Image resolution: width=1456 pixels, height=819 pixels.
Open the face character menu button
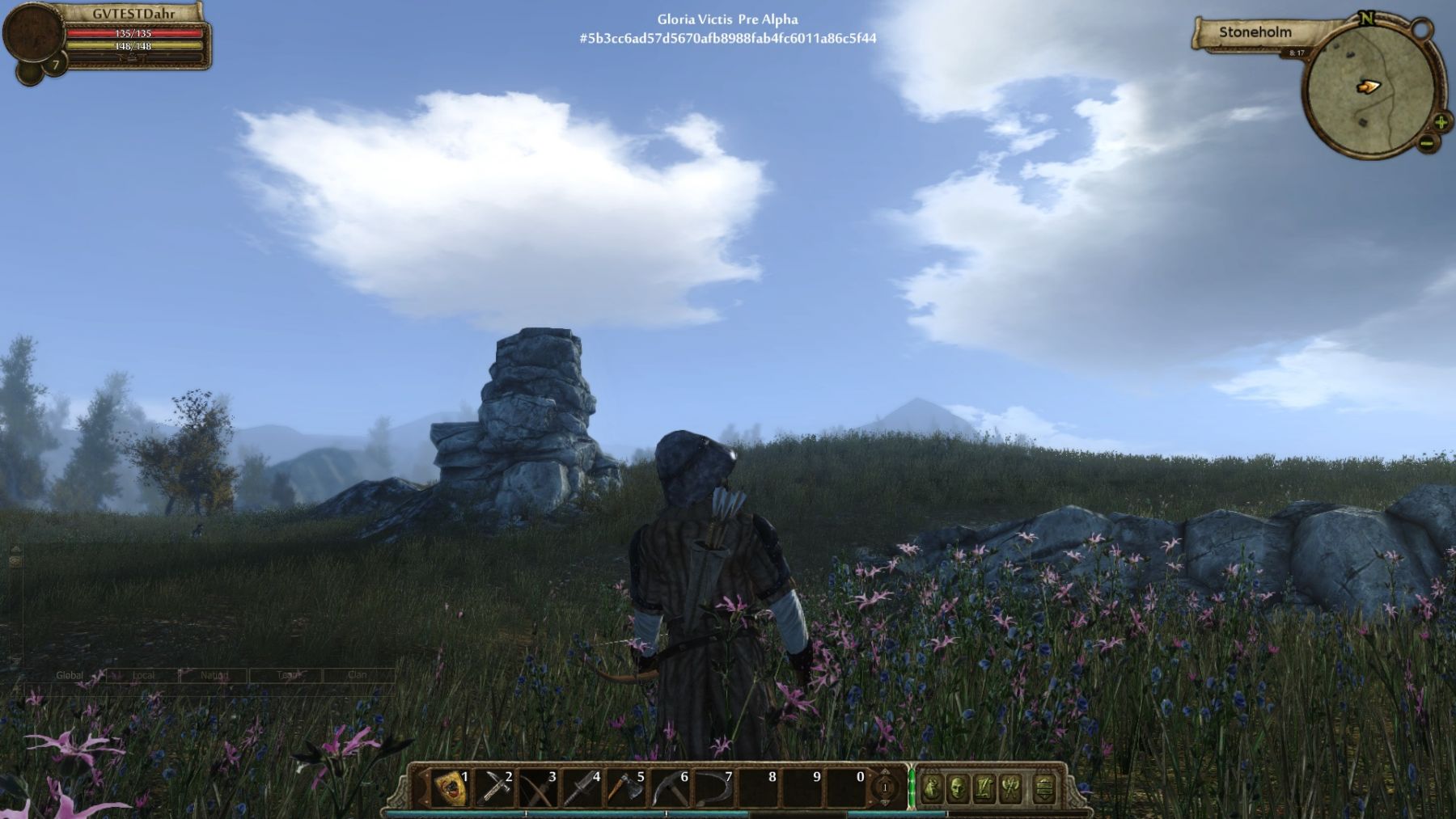point(958,787)
